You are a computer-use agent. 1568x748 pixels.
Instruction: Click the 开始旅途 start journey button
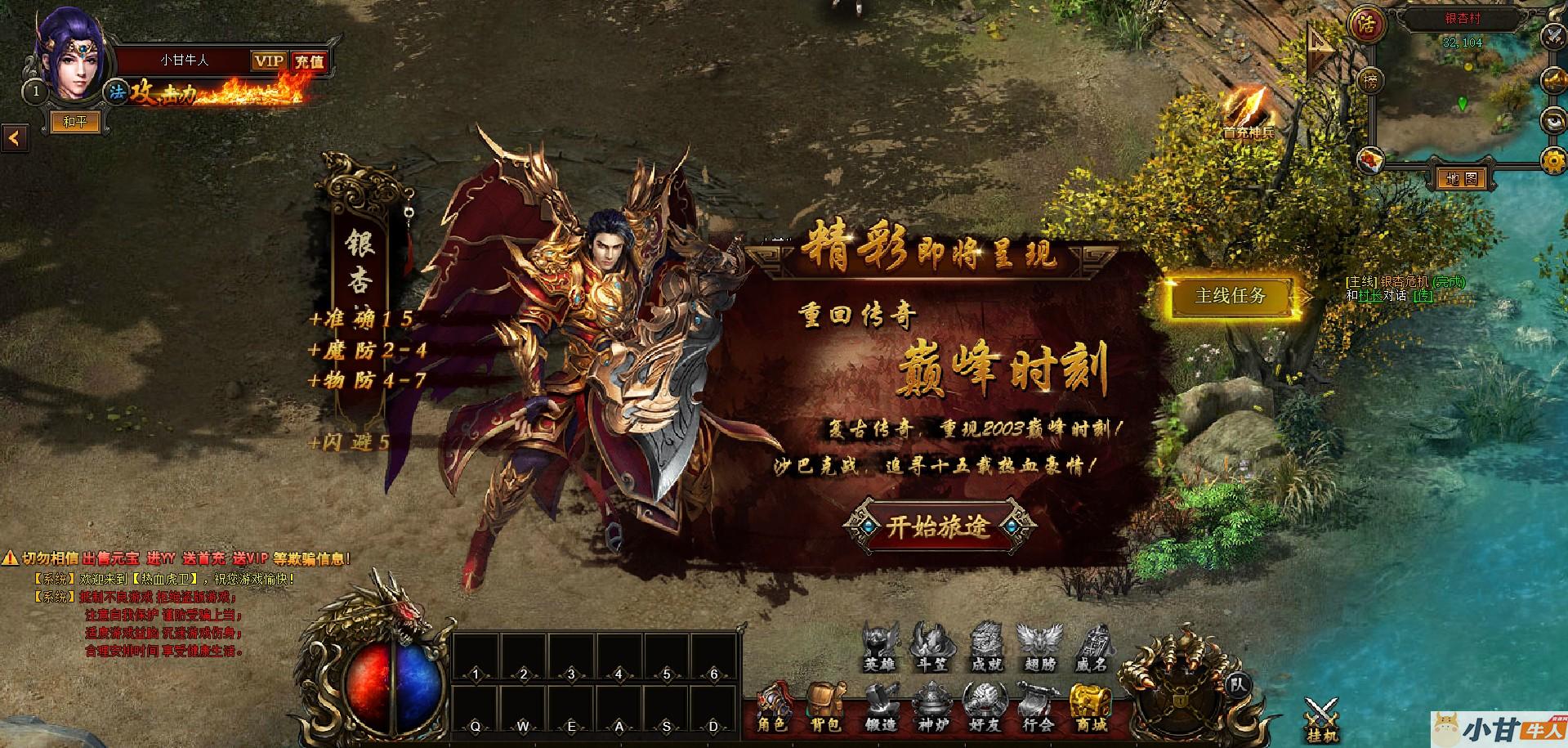pos(938,526)
